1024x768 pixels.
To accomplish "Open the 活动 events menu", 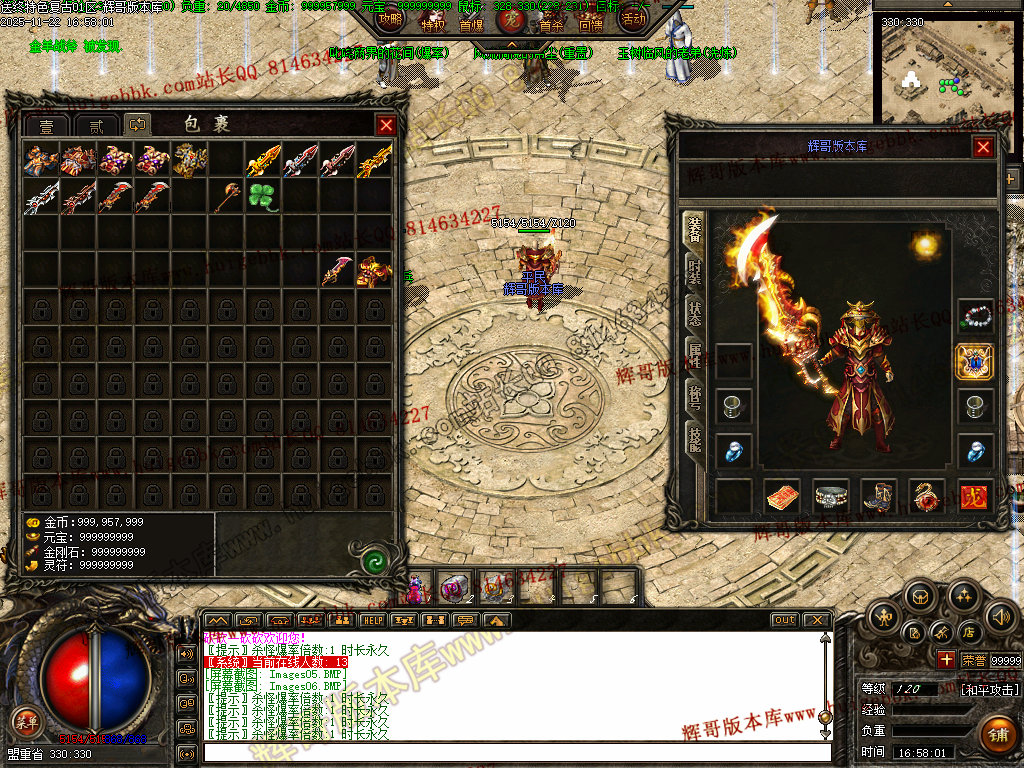I will pyautogui.click(x=632, y=18).
